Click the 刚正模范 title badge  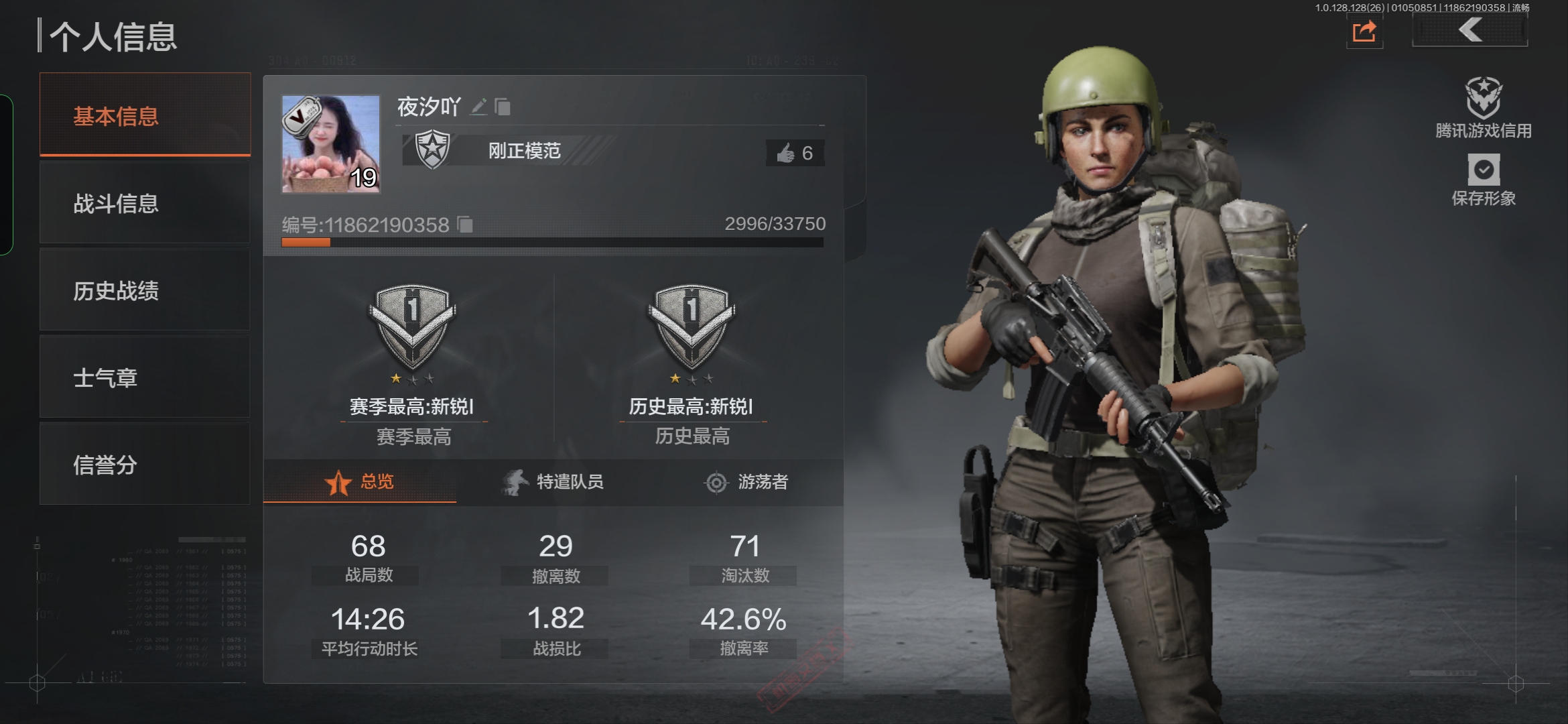tap(509, 151)
